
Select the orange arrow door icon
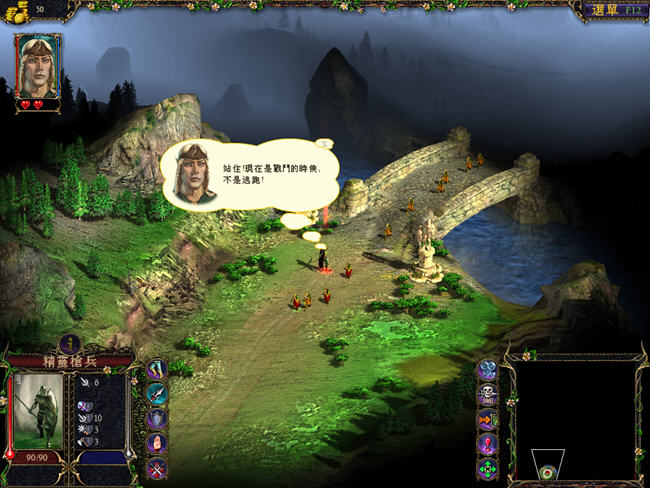point(487,419)
